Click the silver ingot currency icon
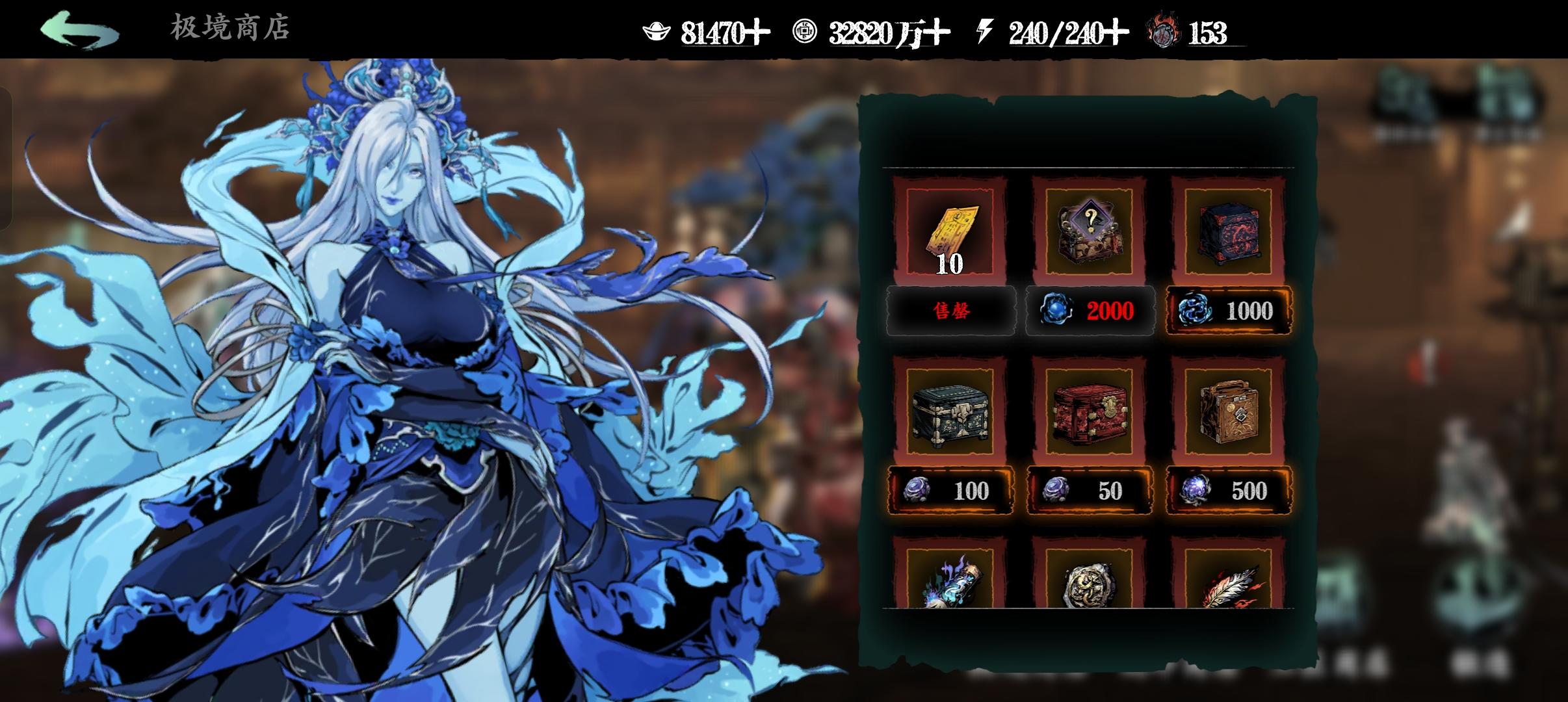The image size is (1568, 702). (657, 29)
